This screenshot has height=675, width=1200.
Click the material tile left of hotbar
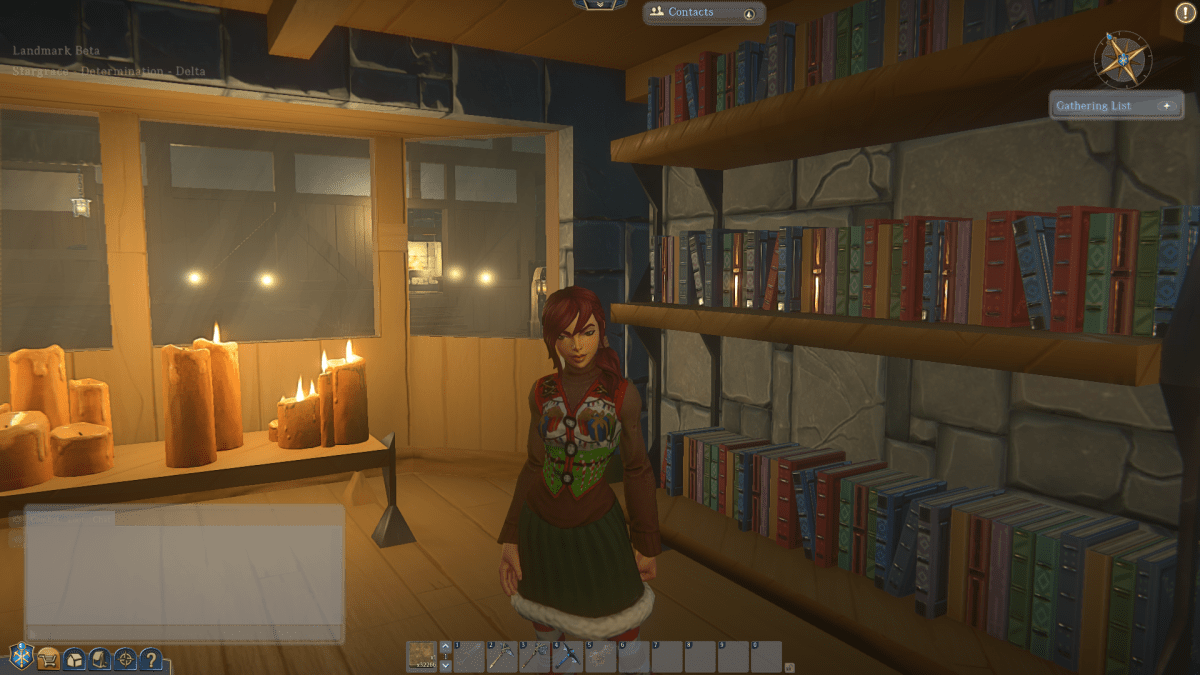423,656
